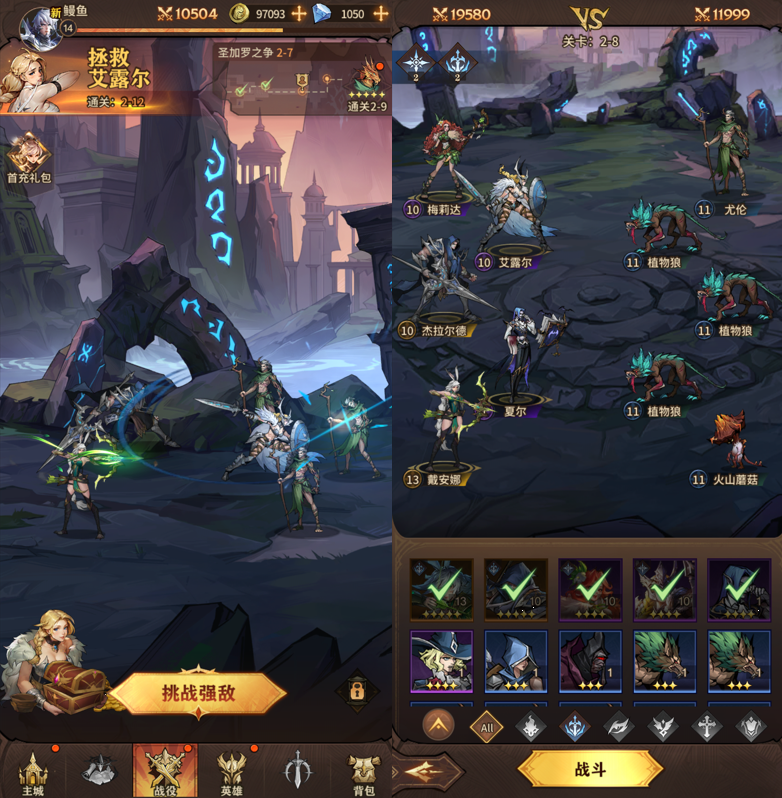Open the player avatar profile
Screen dimensions: 782x798
coord(40,19)
